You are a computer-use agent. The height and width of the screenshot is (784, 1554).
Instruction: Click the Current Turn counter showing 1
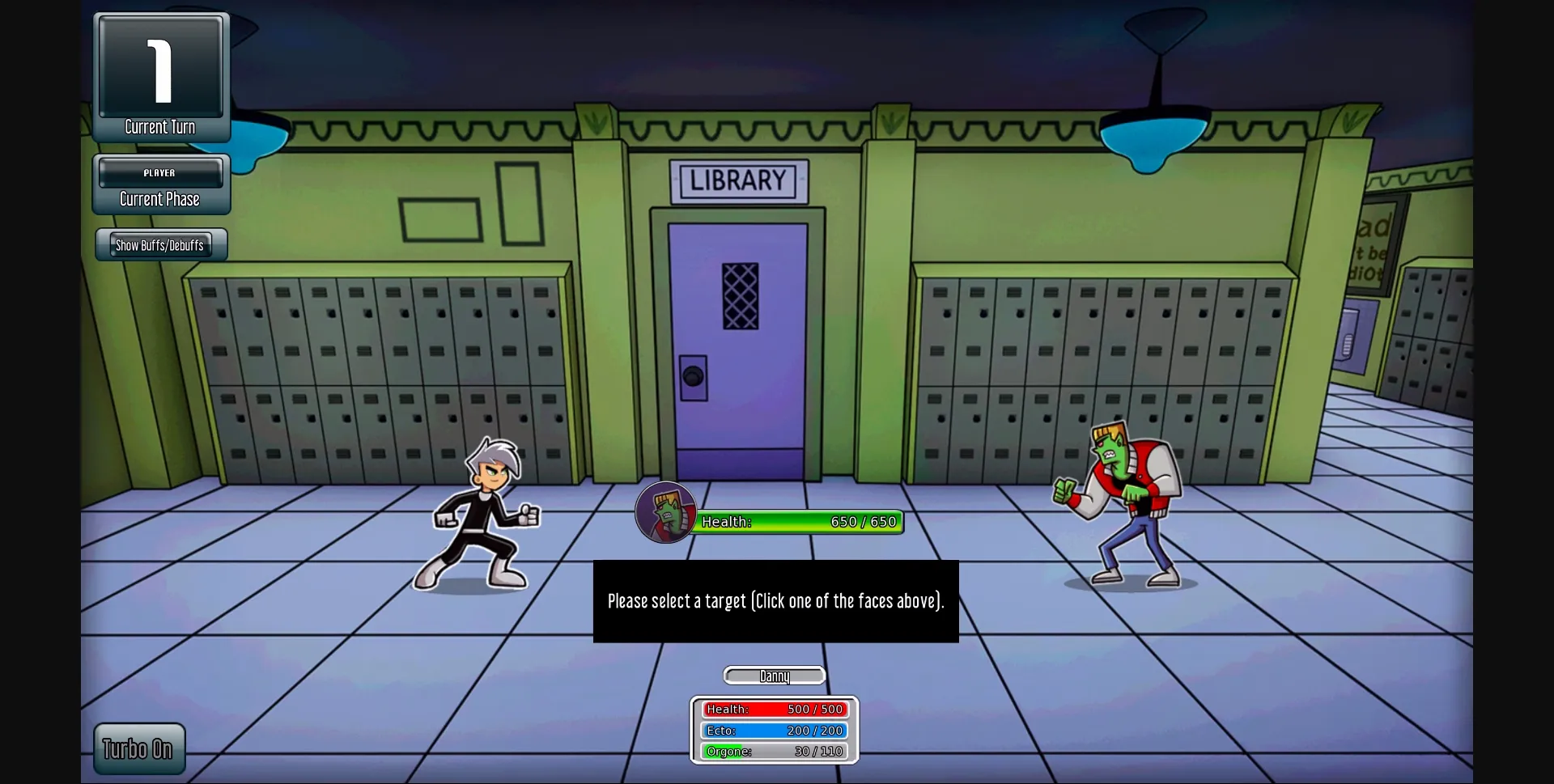(x=160, y=73)
